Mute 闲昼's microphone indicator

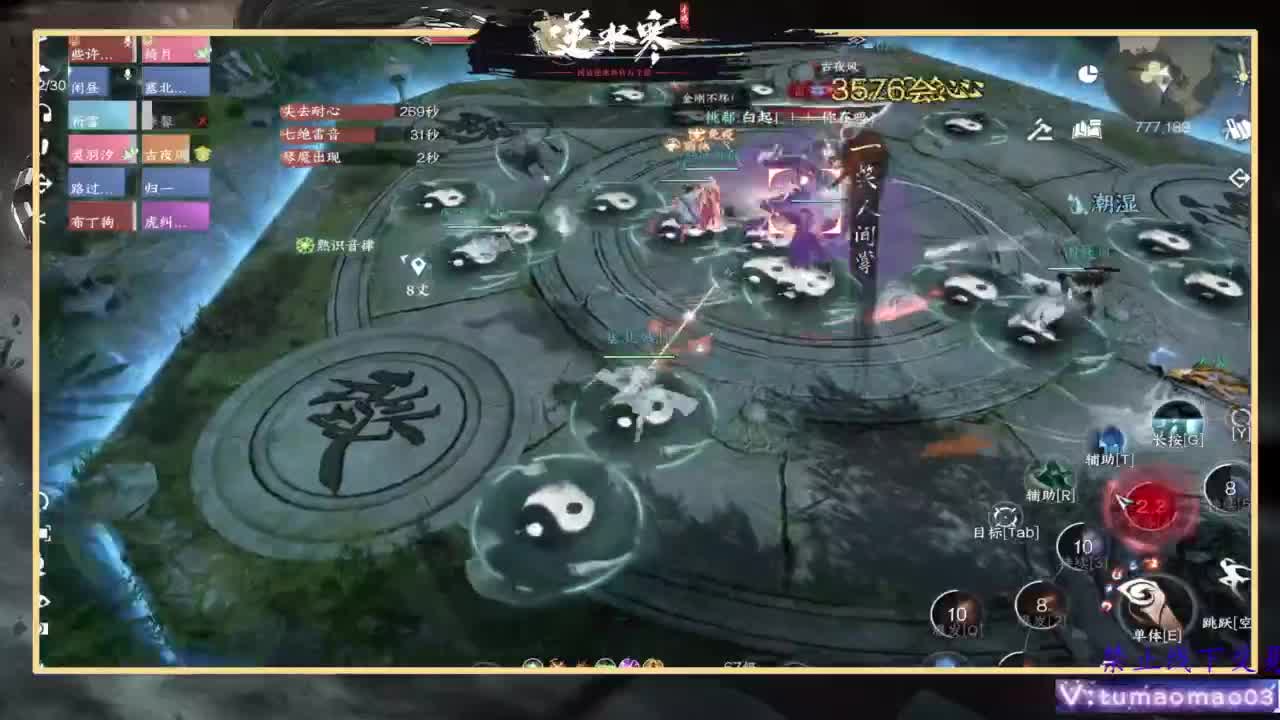point(127,75)
